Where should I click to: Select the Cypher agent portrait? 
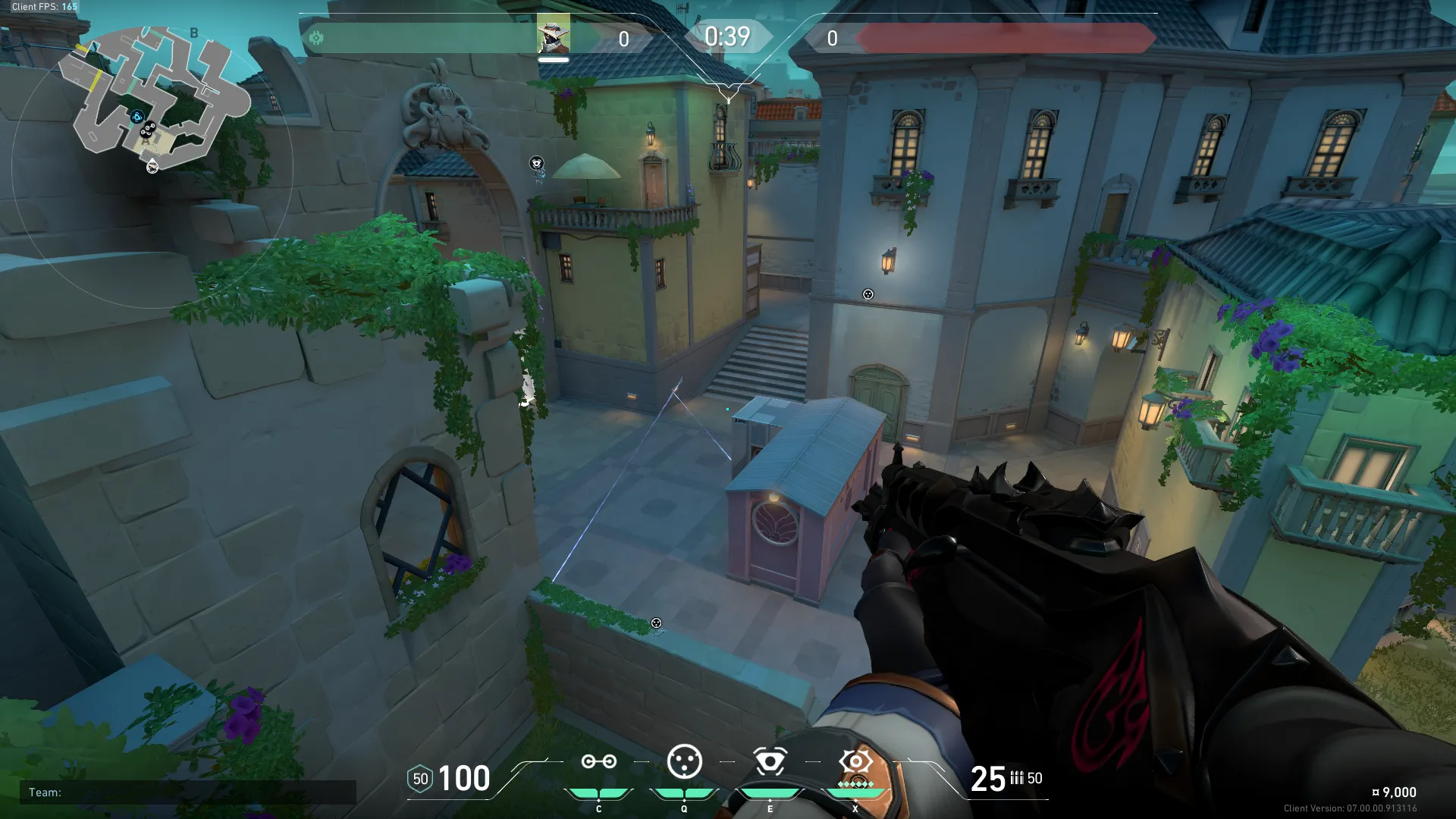553,36
